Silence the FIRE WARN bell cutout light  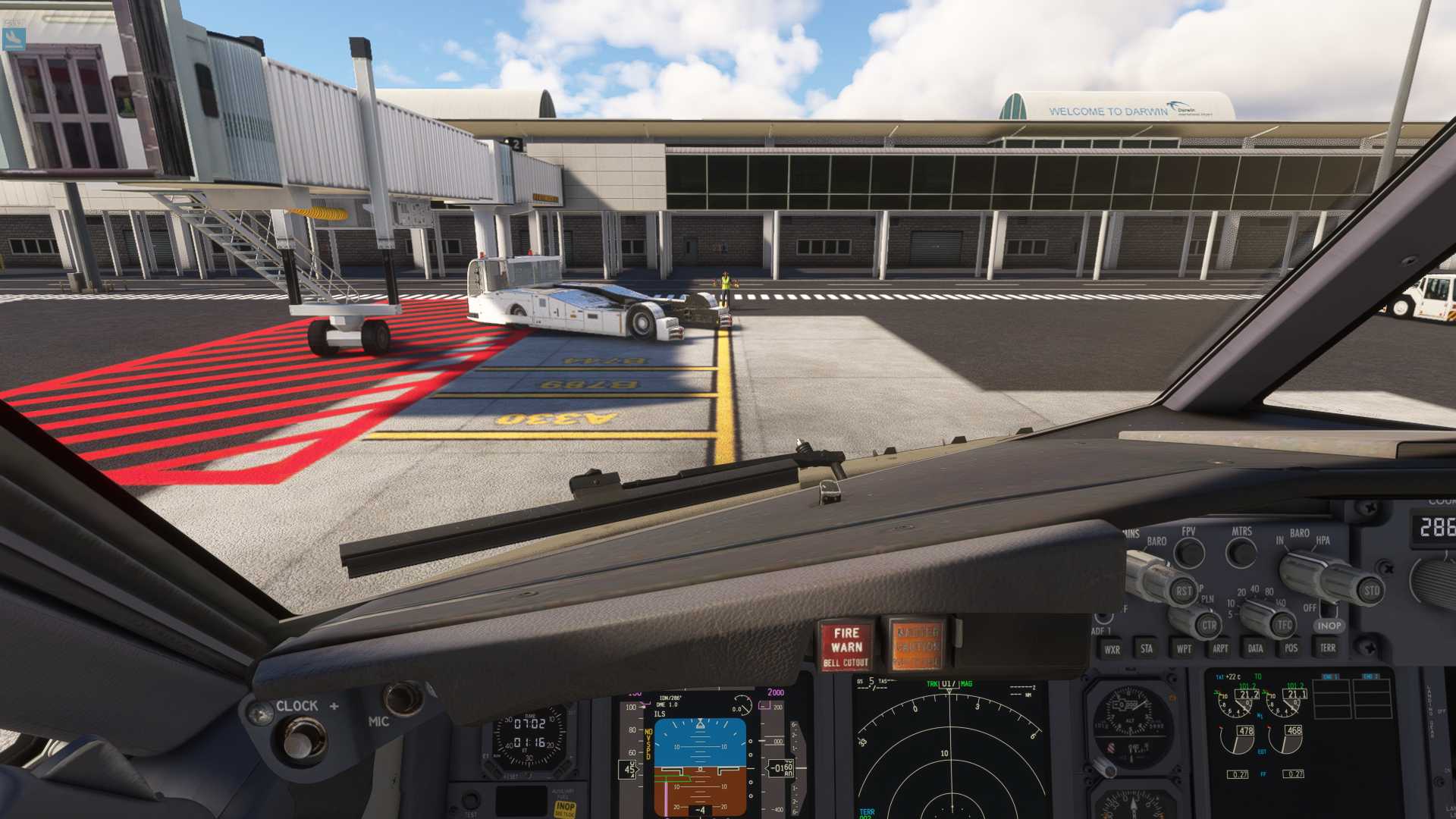click(846, 646)
